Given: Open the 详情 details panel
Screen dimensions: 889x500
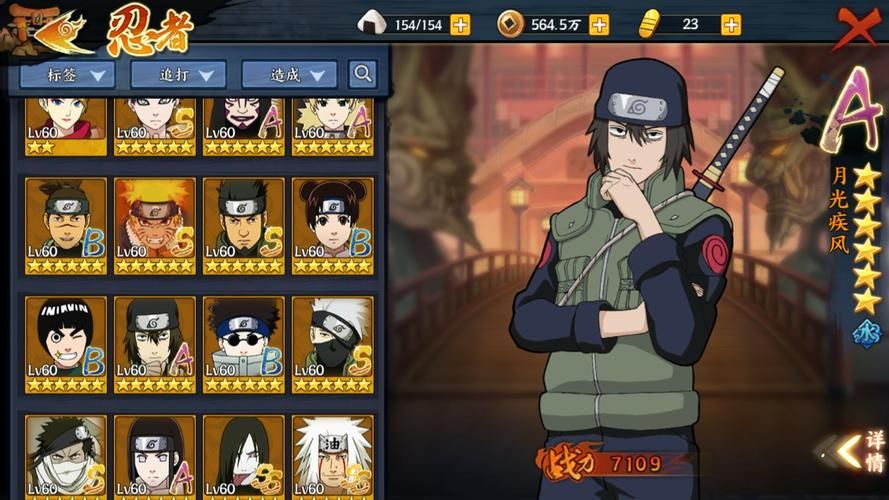Looking at the screenshot, I should (x=862, y=451).
